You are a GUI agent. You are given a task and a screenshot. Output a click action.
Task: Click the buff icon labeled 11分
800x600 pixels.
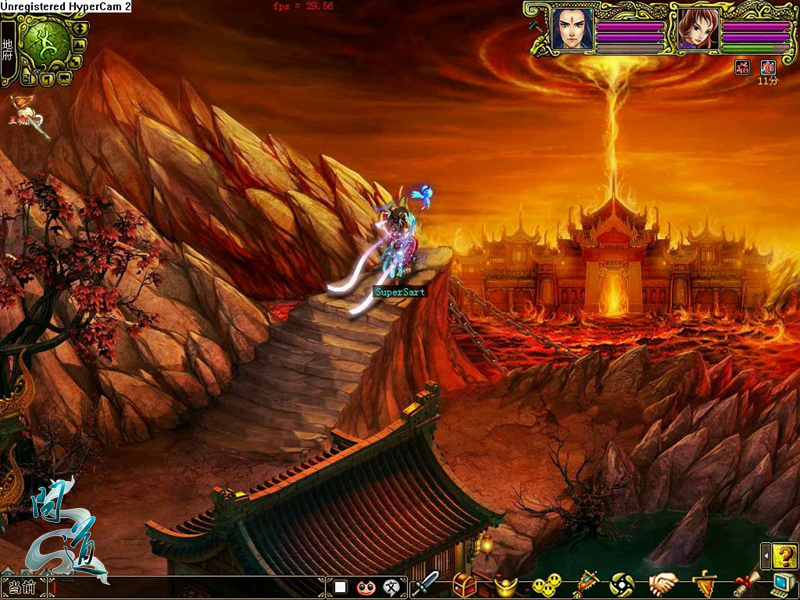point(767,67)
